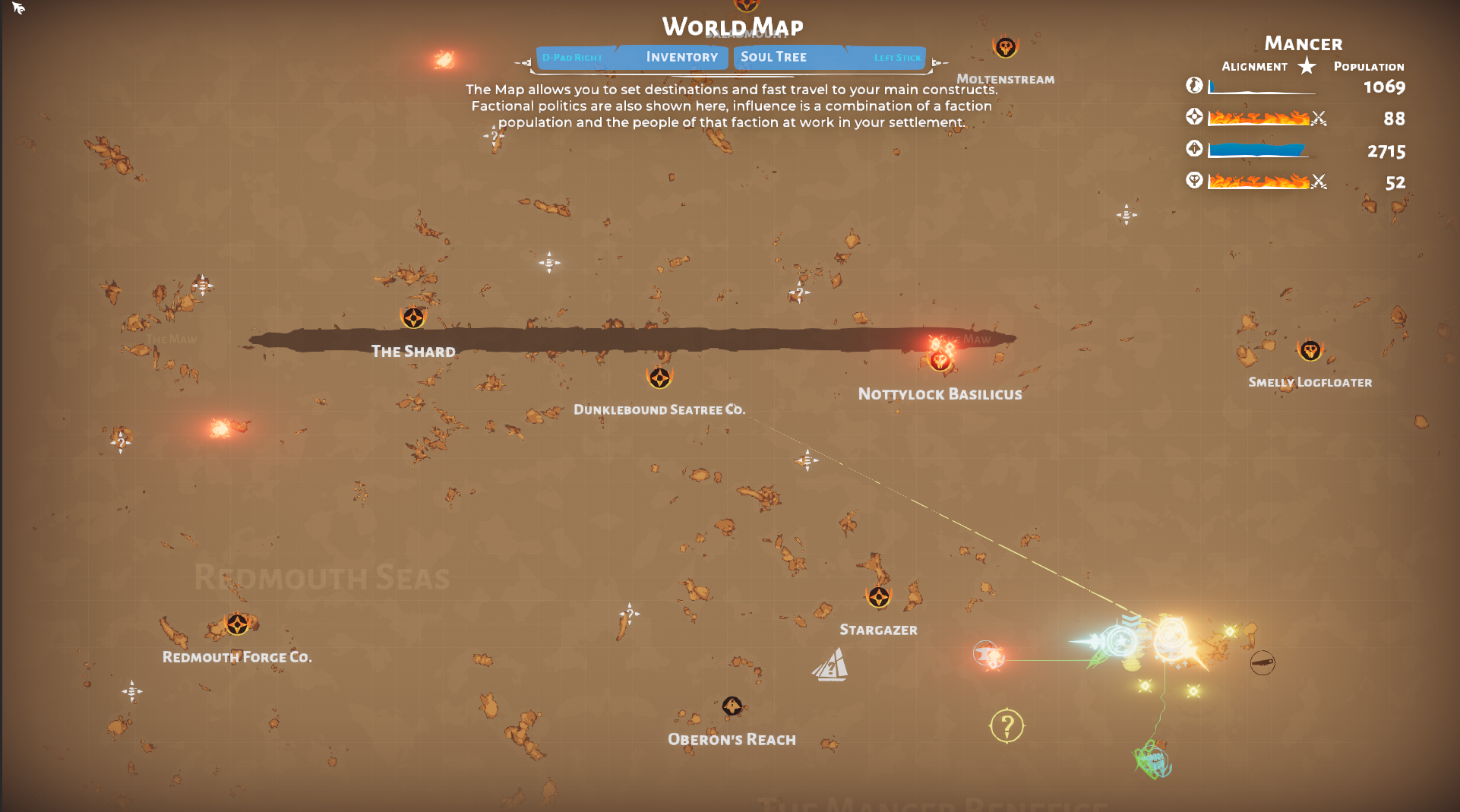Click the D-Pad Right navigation hint
The height and width of the screenshot is (812, 1460).
(x=571, y=56)
